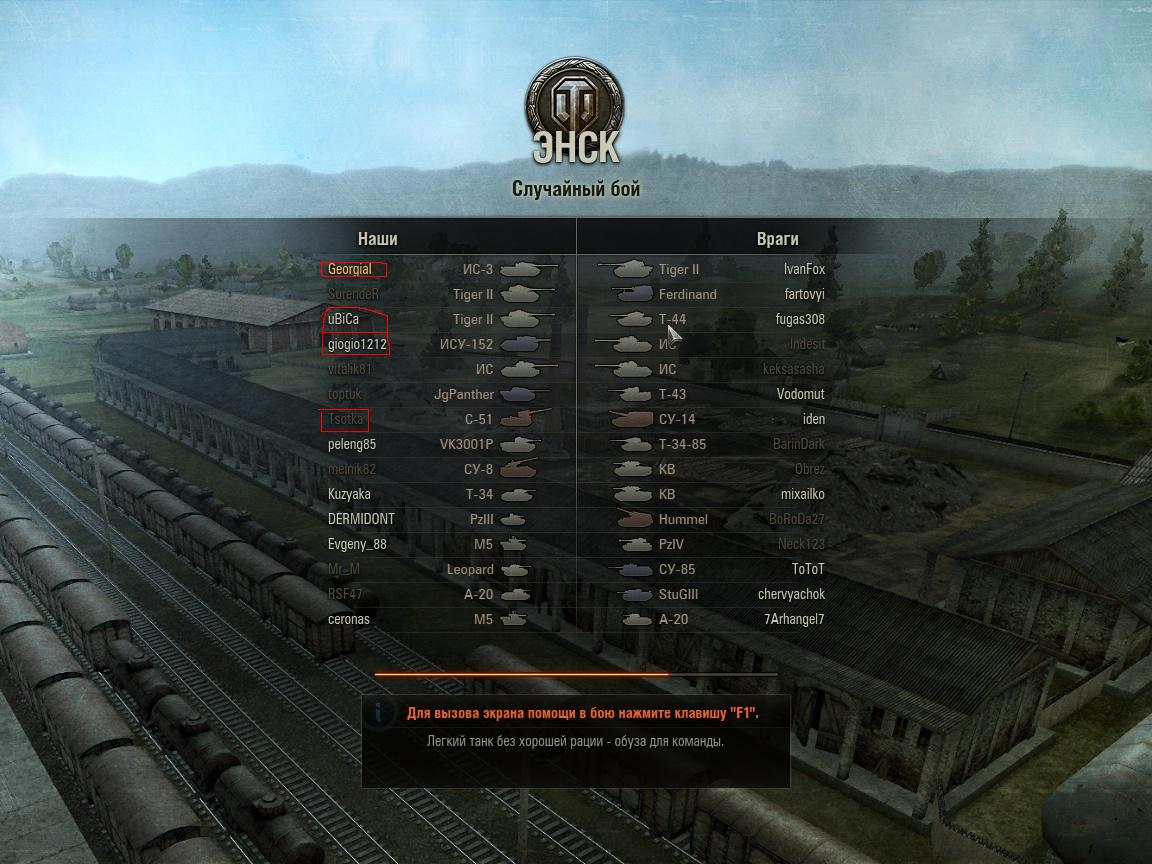Click player ceronas at the list bottom

click(x=349, y=619)
